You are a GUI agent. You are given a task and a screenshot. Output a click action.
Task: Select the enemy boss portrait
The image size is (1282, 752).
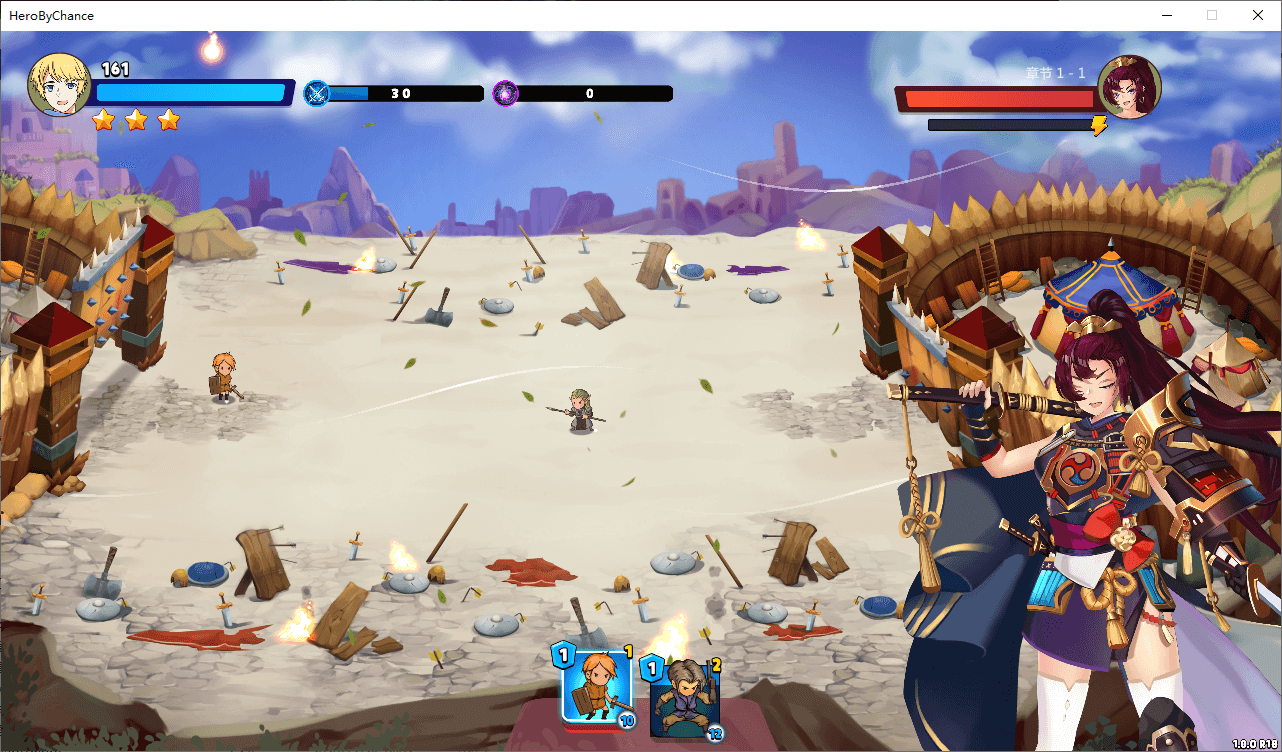1129,87
